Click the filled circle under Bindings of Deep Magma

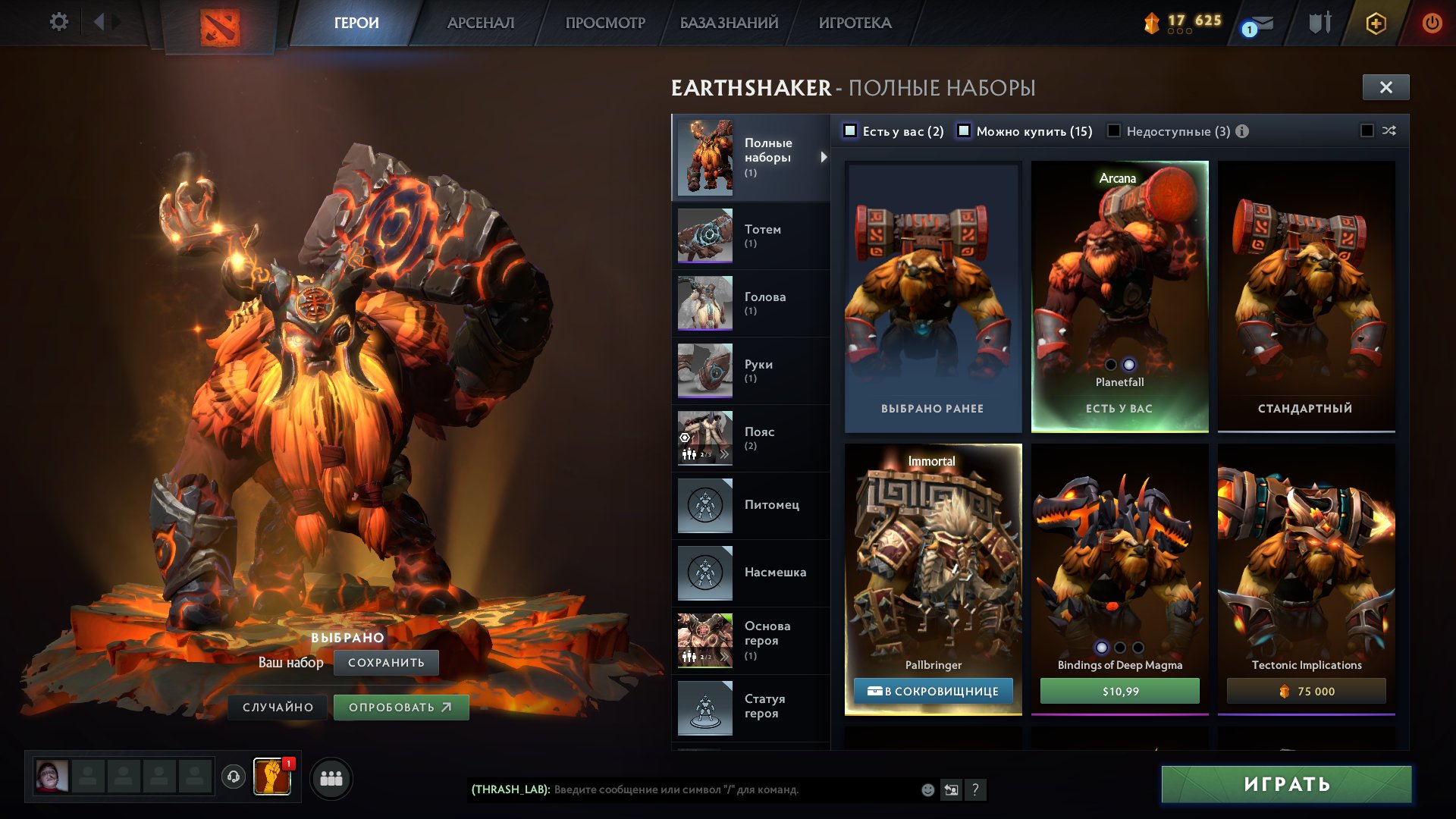pos(1103,648)
